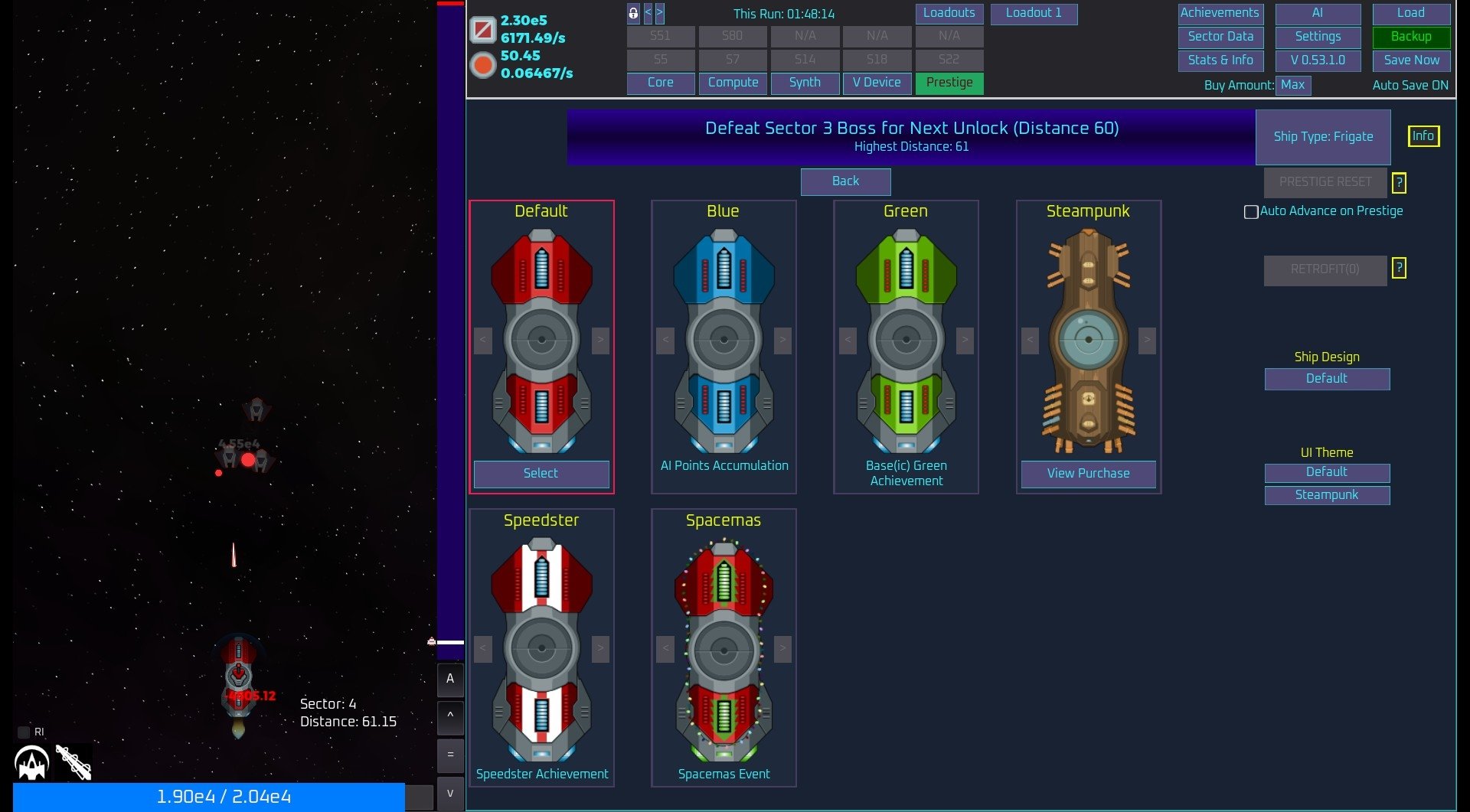The width and height of the screenshot is (1470, 812).
Task: Open the Loadouts menu
Action: tap(949, 13)
